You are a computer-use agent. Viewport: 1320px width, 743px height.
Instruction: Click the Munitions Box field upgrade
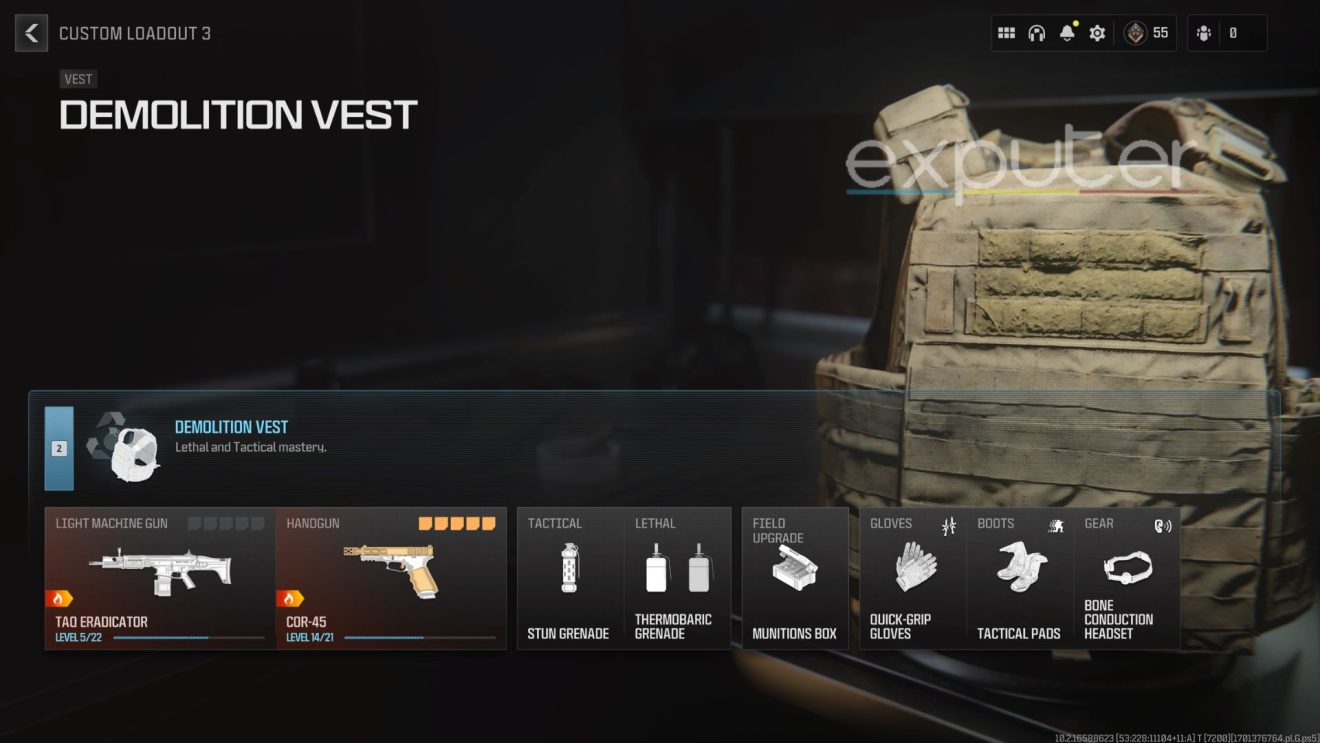tap(793, 570)
